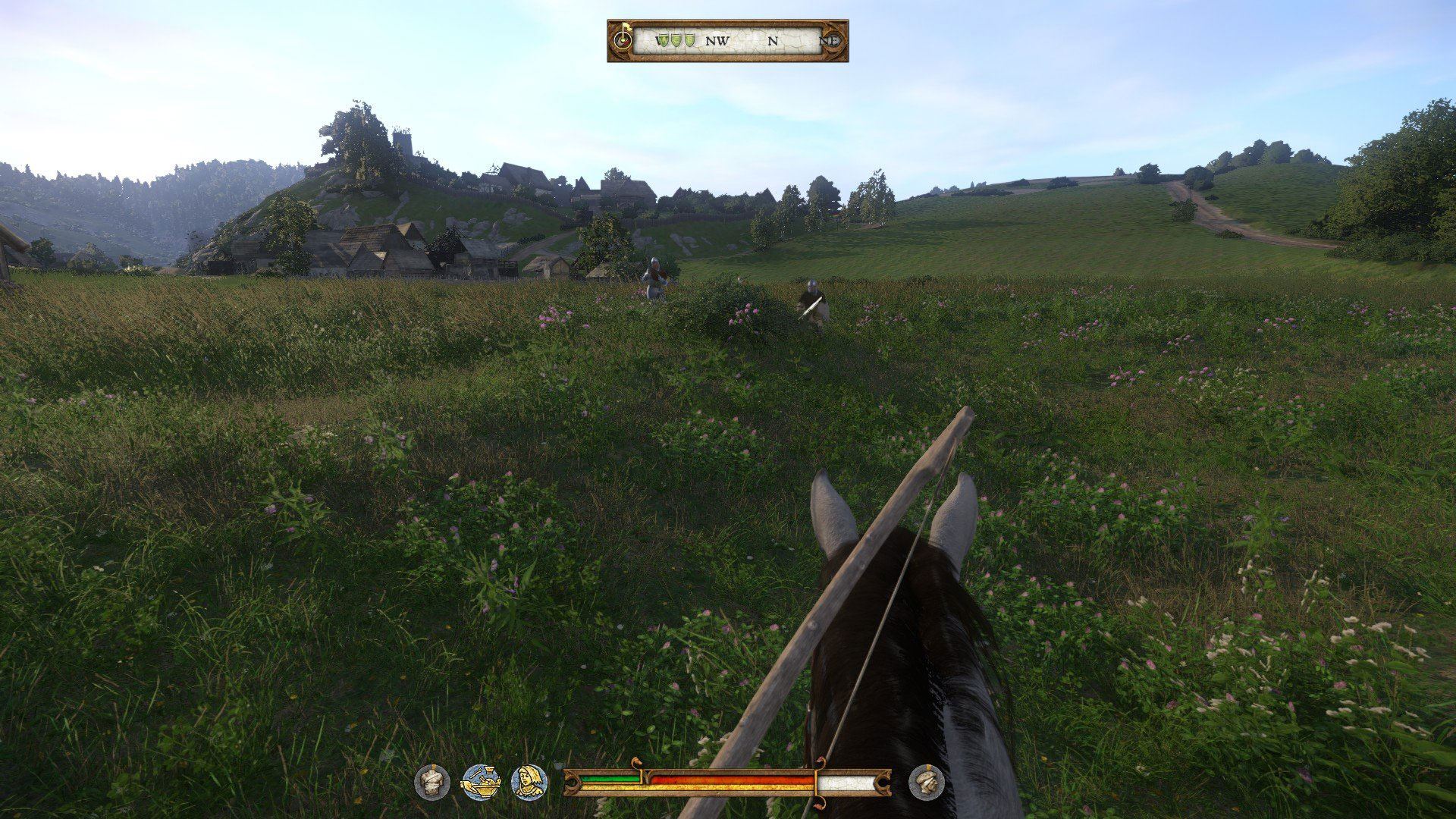
Task: Click the time-of-day dial on the compass
Action: (623, 39)
